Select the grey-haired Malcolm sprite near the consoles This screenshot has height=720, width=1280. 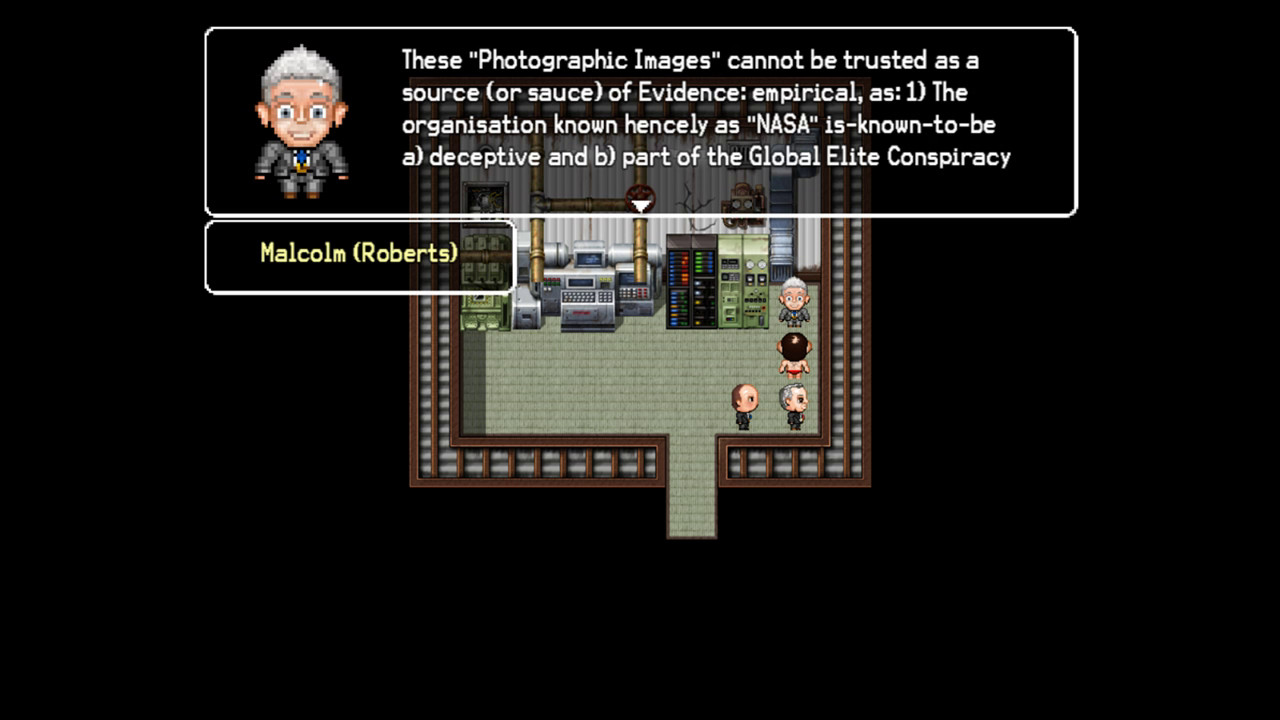(x=791, y=300)
